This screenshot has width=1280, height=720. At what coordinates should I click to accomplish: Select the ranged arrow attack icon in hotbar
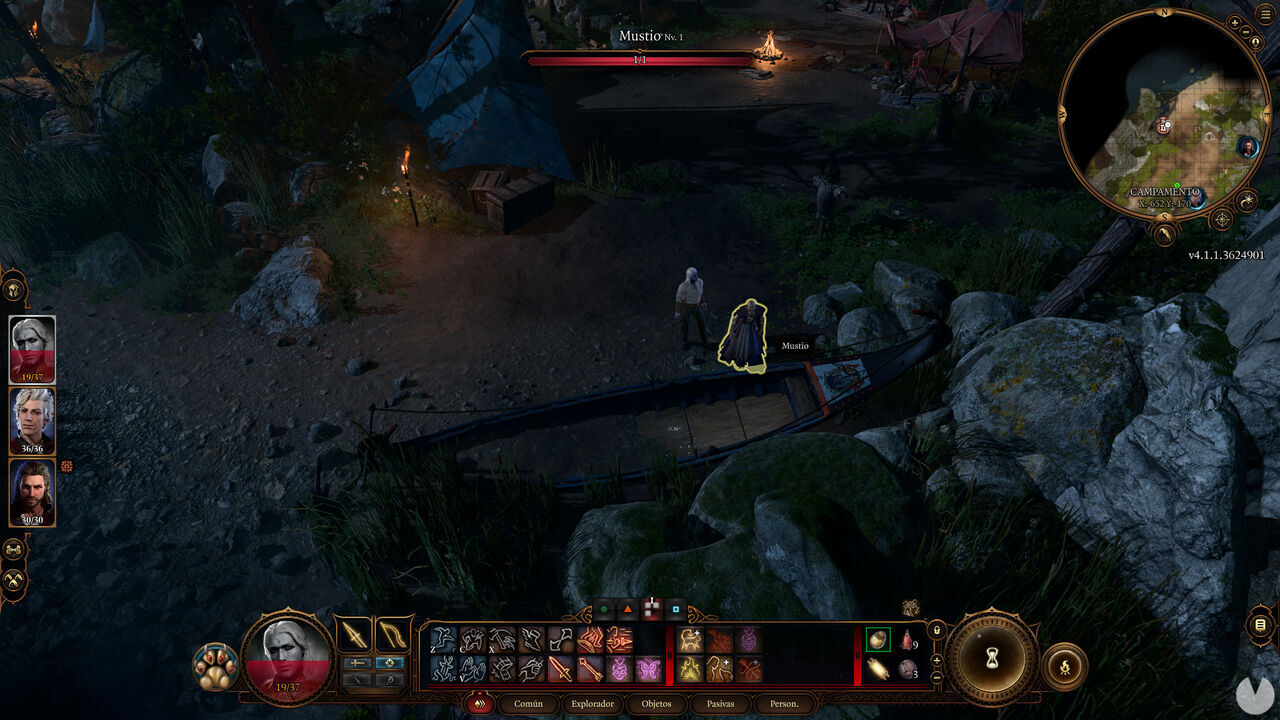click(592, 668)
